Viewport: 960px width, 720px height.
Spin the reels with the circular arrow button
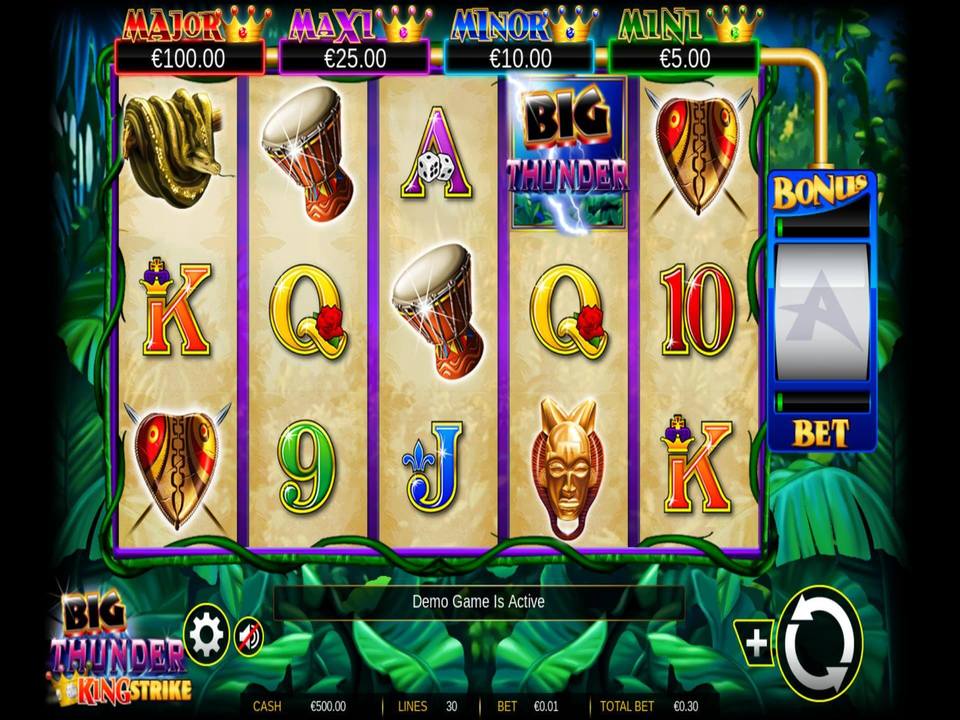tap(821, 640)
